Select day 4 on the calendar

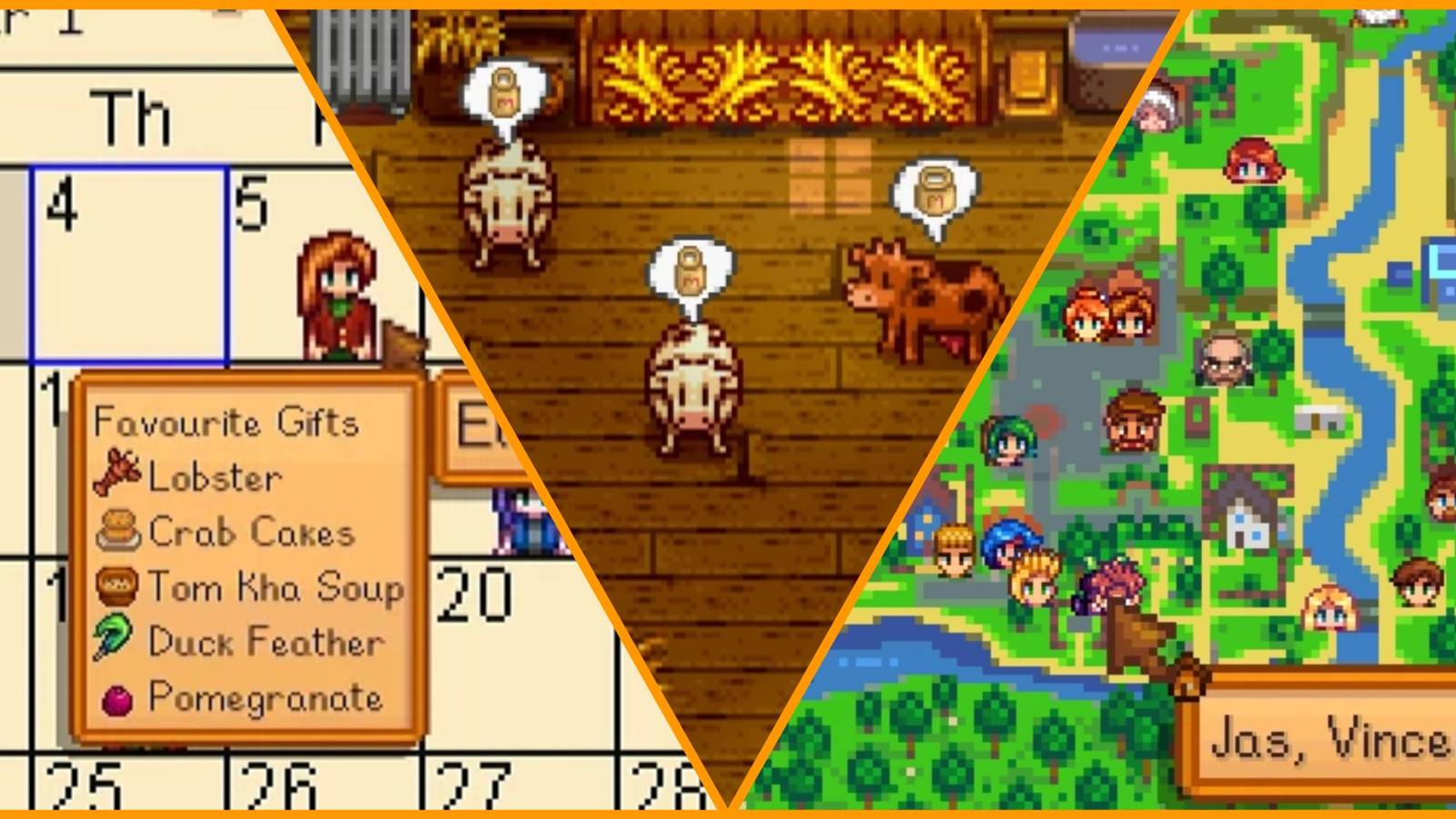point(127,264)
